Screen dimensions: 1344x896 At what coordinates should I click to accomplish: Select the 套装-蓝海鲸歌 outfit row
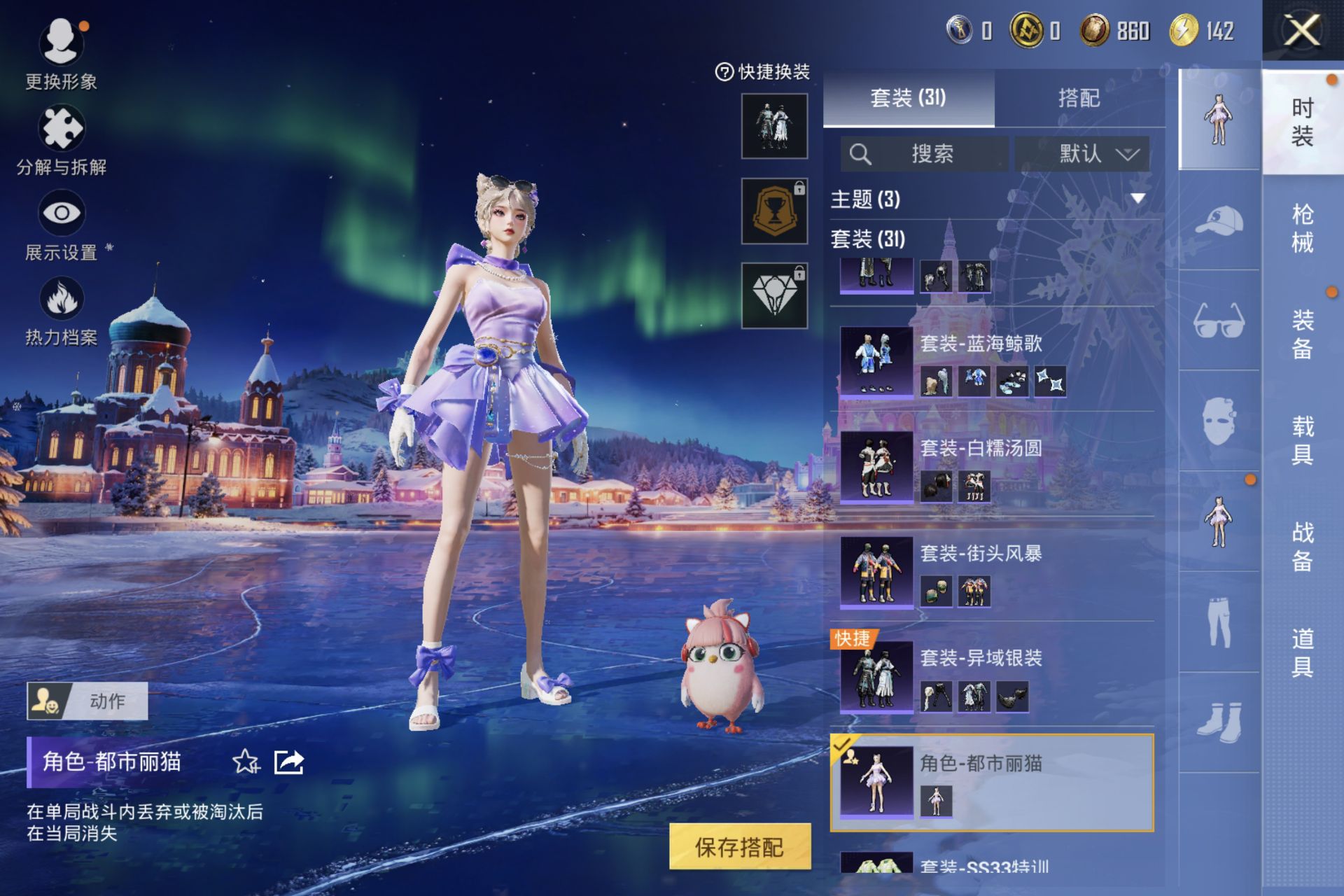pyautogui.click(x=994, y=362)
